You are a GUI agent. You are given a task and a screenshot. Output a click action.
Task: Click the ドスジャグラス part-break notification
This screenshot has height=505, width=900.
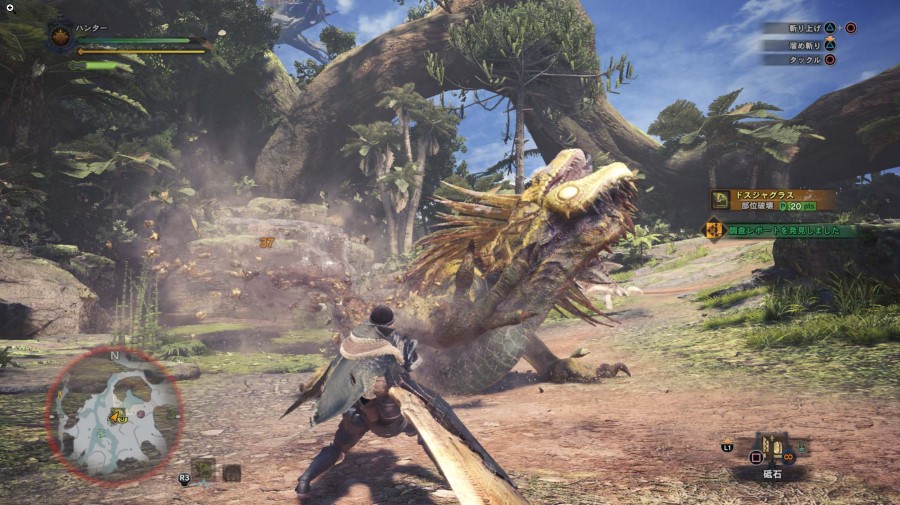tap(772, 200)
